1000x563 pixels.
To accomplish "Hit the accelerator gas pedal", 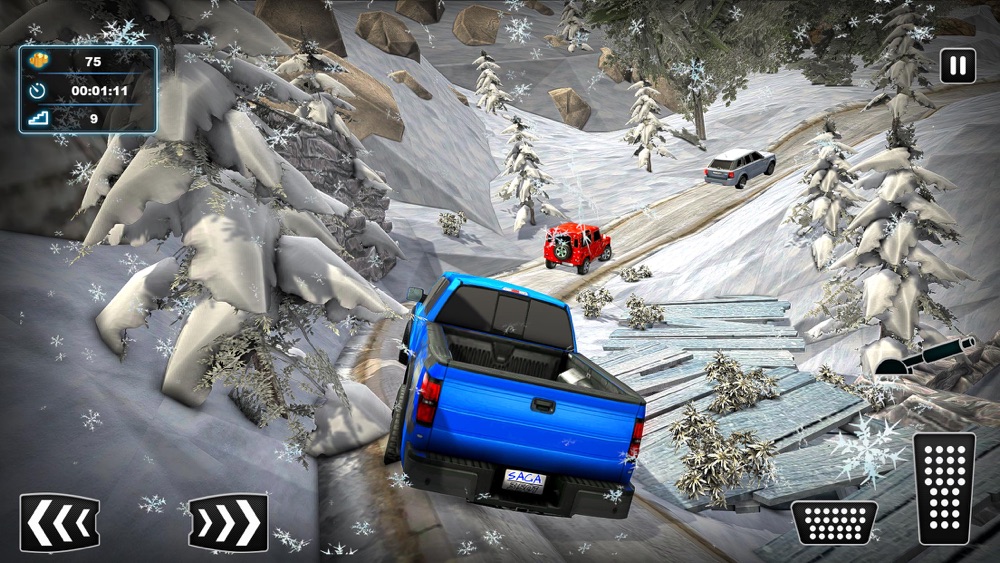I will click(944, 487).
